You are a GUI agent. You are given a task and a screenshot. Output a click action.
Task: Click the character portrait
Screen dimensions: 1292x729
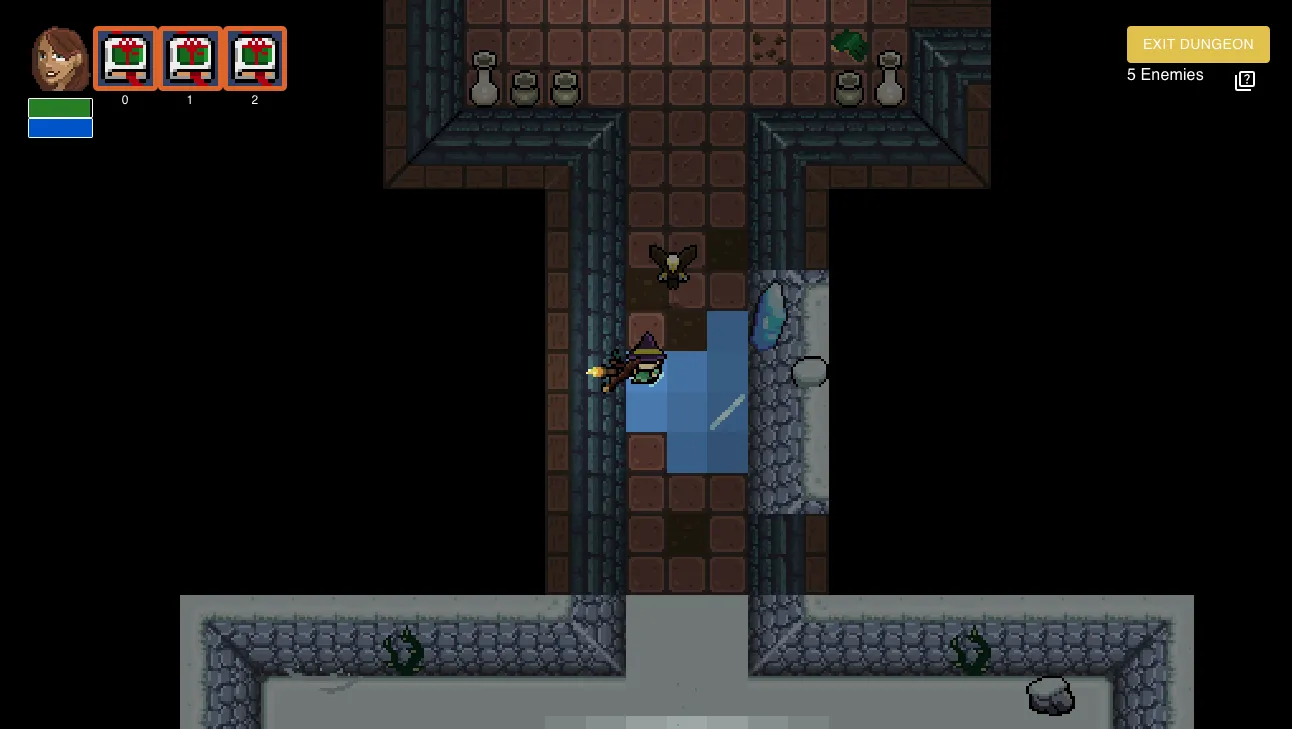tap(58, 57)
